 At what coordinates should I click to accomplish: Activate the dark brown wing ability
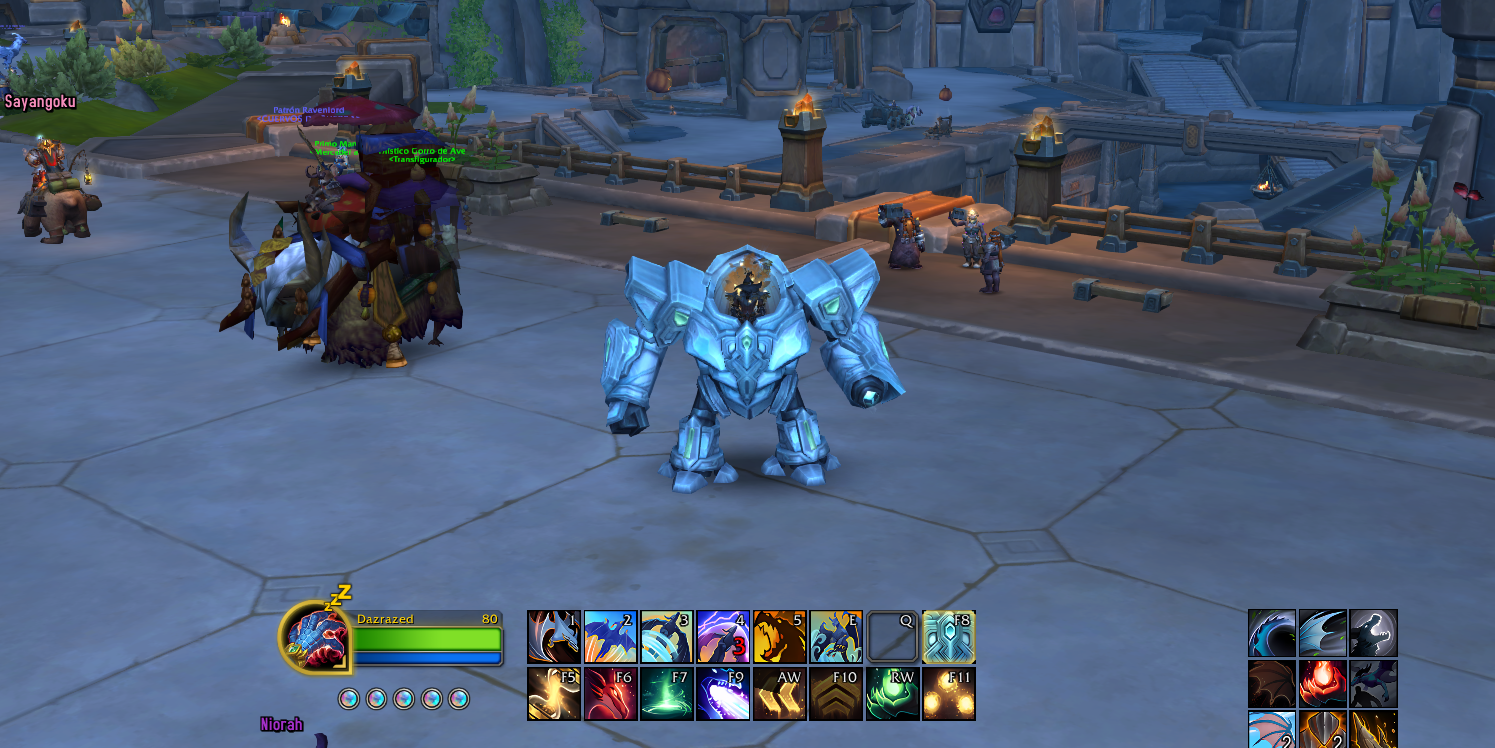pyautogui.click(x=1272, y=685)
